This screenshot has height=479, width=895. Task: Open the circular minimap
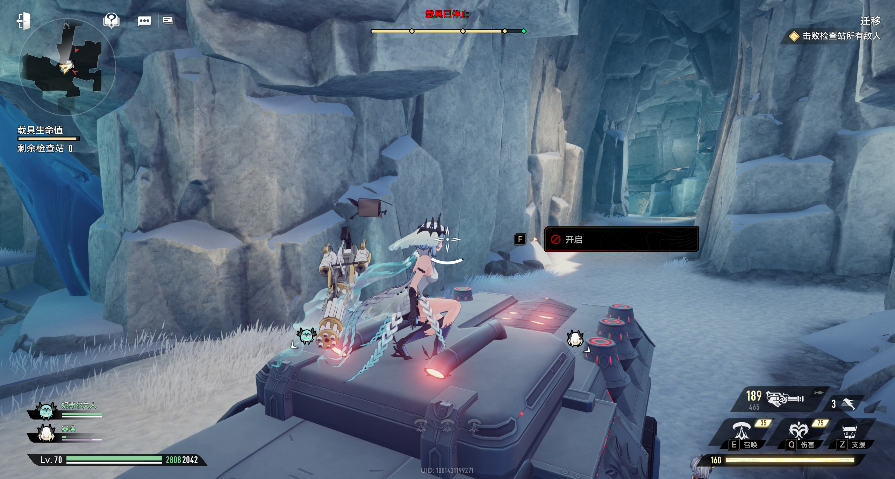[x=69, y=64]
